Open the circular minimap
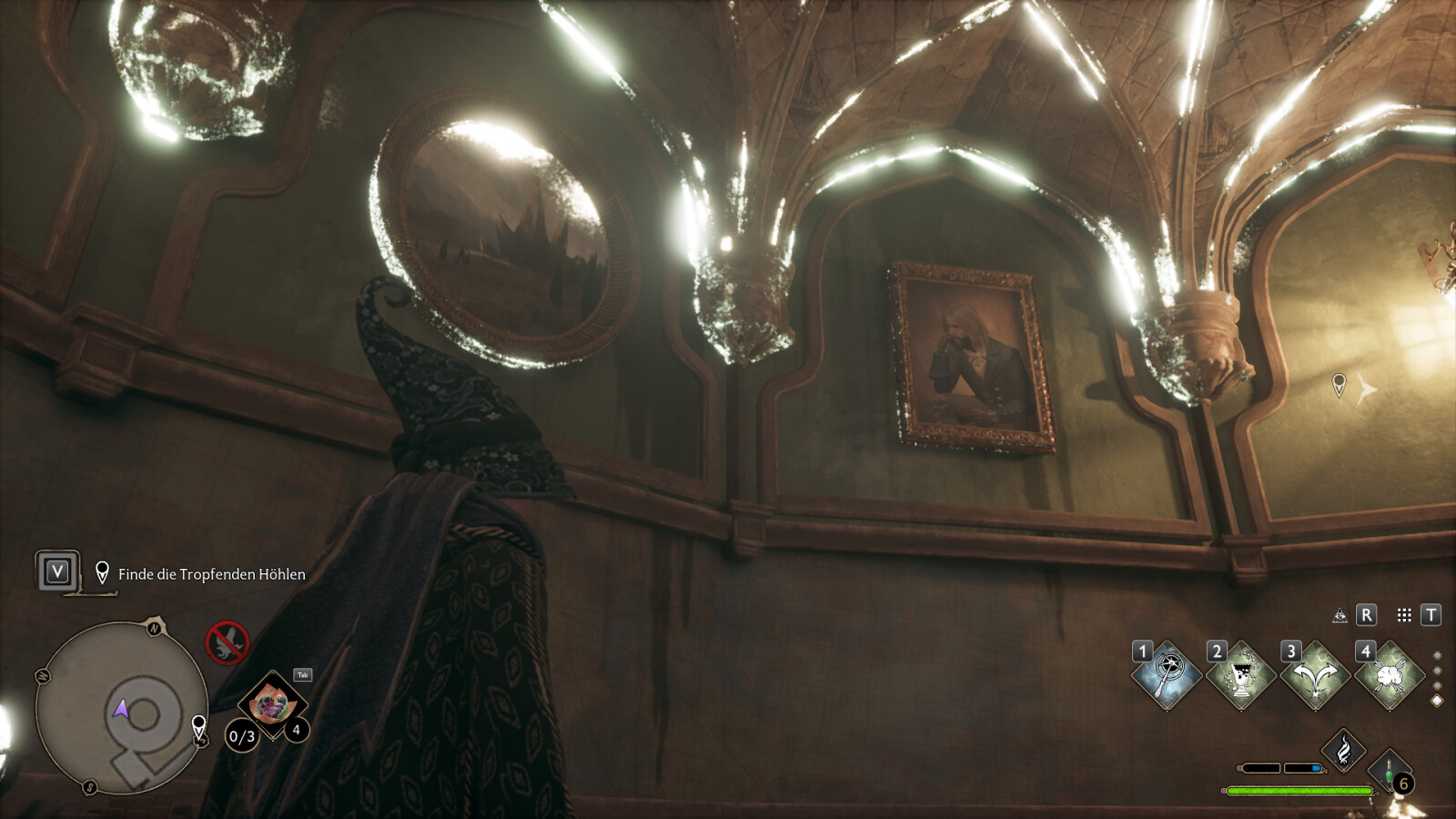This screenshot has height=819, width=1456. (121, 708)
